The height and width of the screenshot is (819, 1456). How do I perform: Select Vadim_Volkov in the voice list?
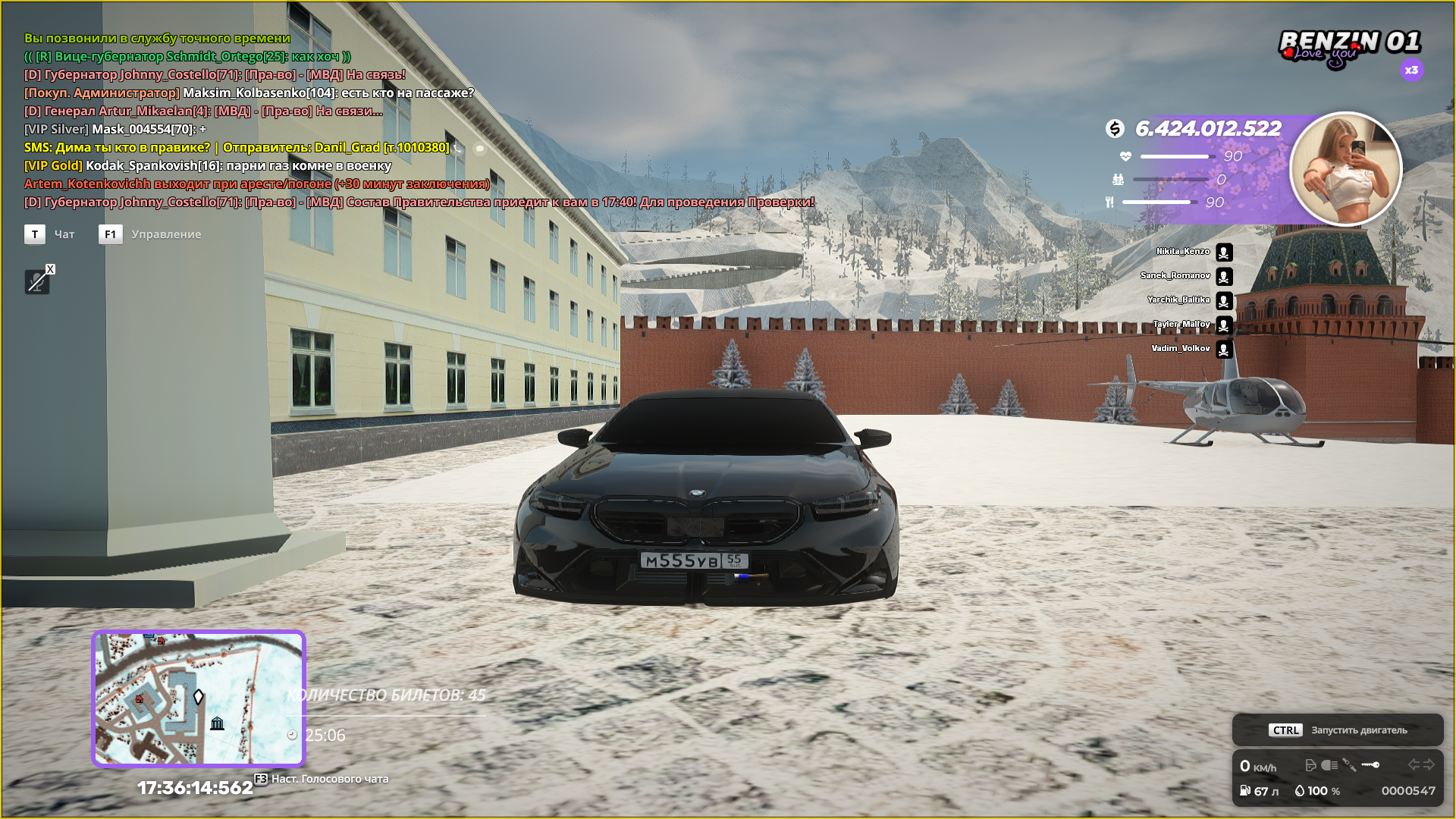point(1181,349)
